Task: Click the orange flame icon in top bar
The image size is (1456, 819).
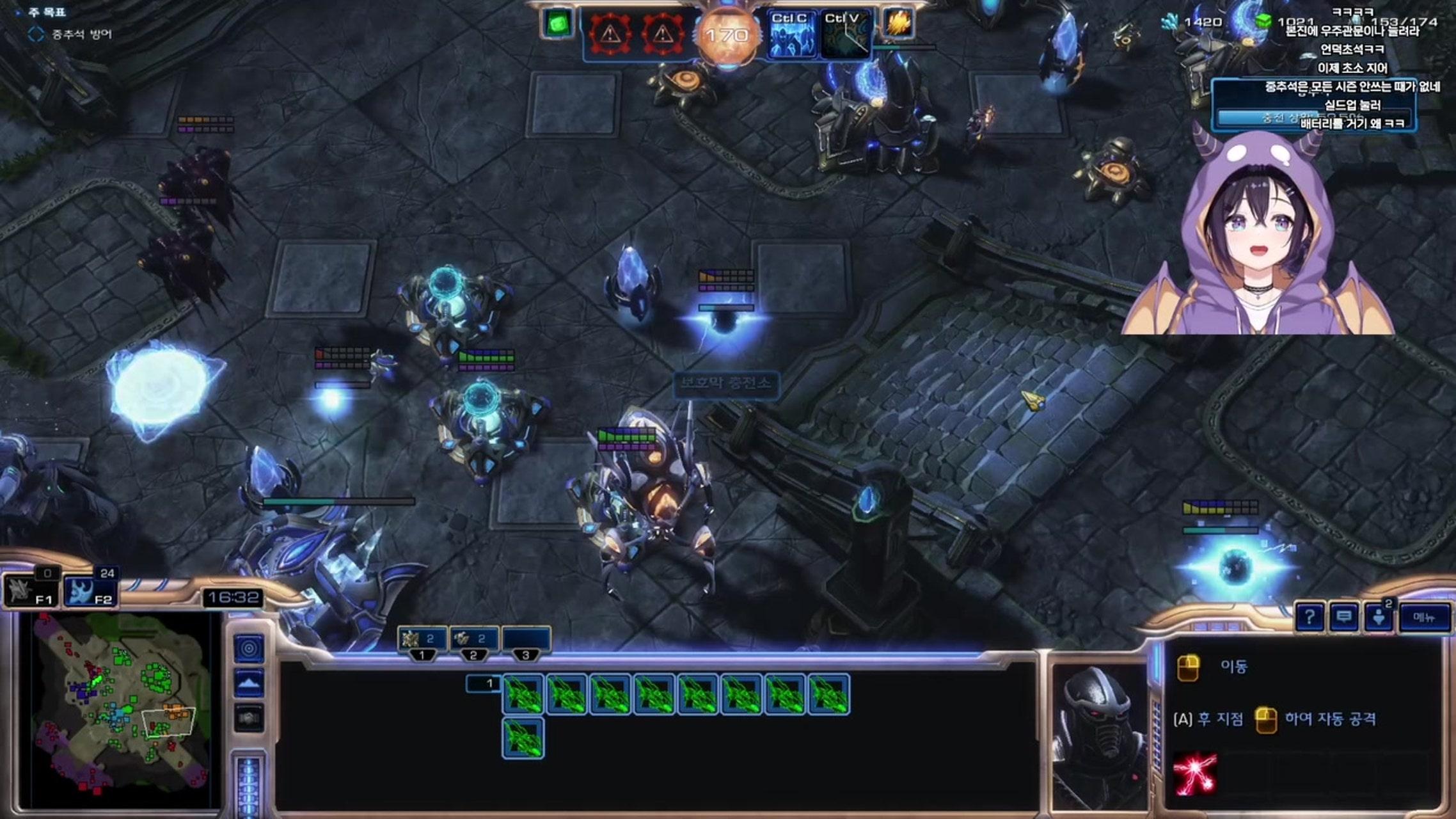Action: click(898, 24)
